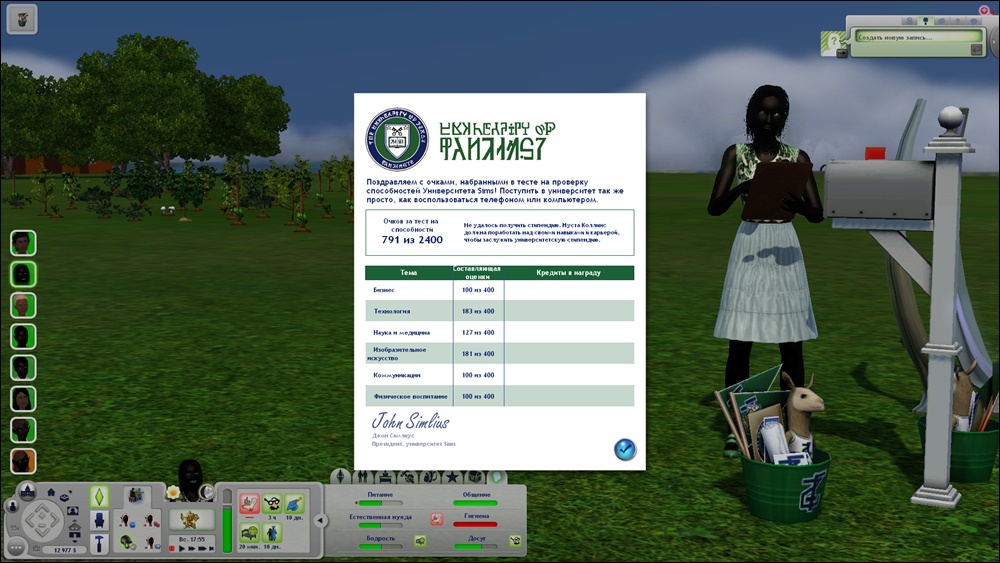Pause the game with the red button
The image size is (1000, 563).
coord(171,549)
